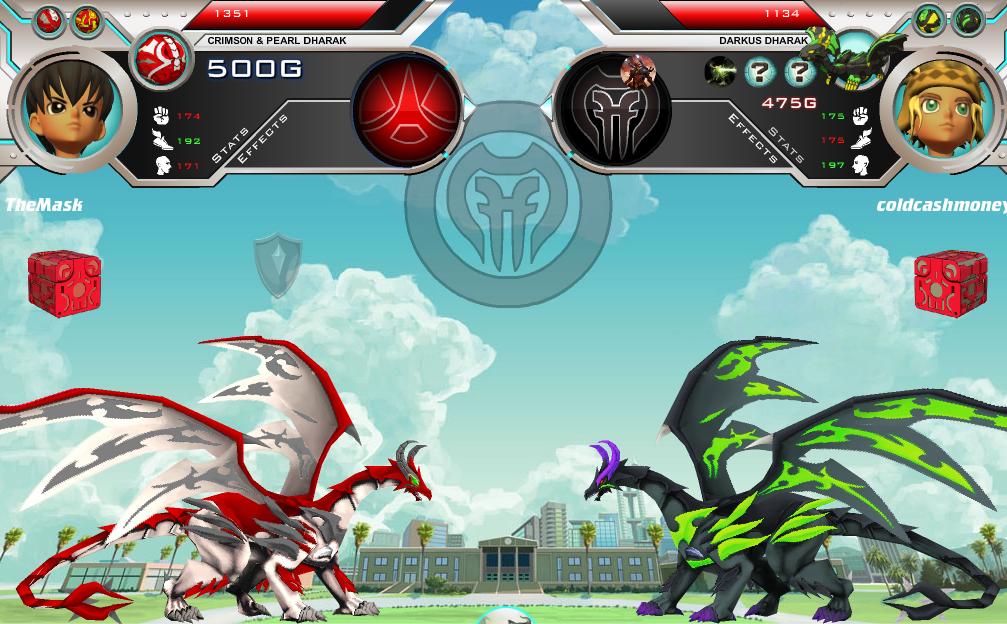Click the red Pyrus attribute emblem
Image resolution: width=1007 pixels, height=624 pixels.
point(407,108)
